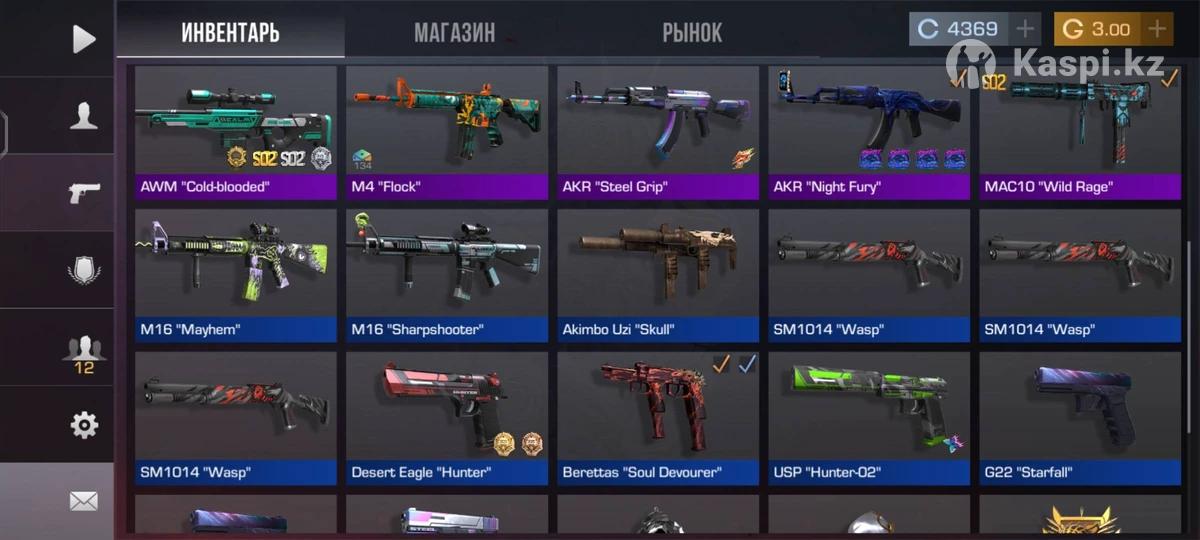1200x540 pixels.
Task: Open the settings gear
Action: click(84, 425)
